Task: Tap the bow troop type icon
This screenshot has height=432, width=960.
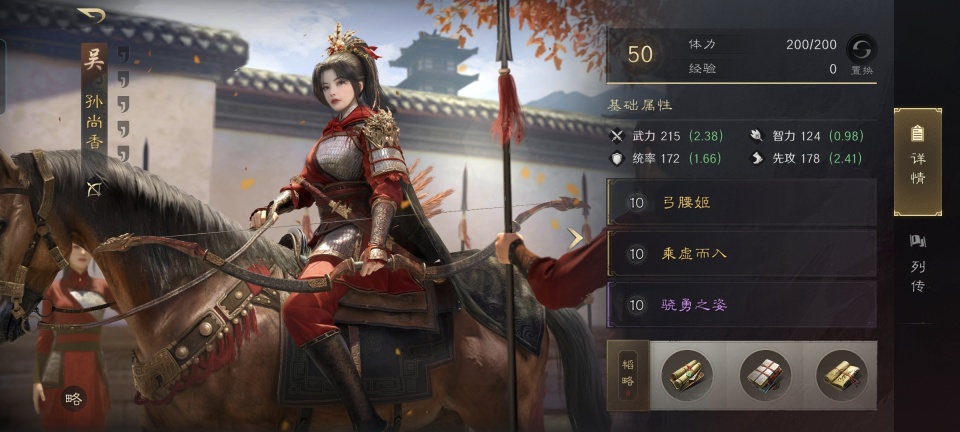Action: tap(94, 188)
